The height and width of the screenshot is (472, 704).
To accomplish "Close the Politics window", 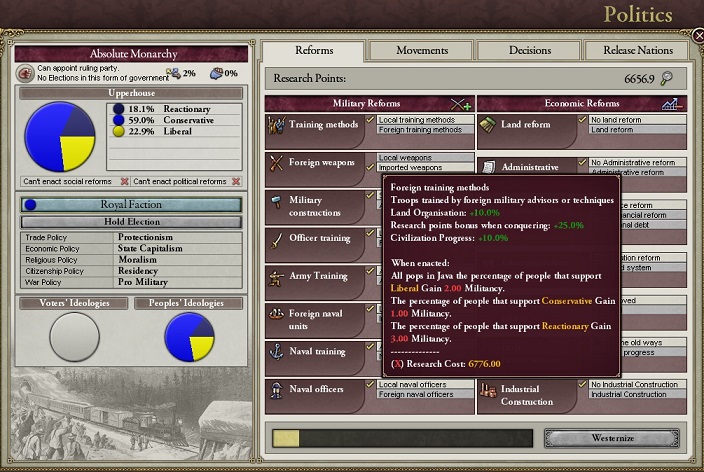I will tap(697, 36).
